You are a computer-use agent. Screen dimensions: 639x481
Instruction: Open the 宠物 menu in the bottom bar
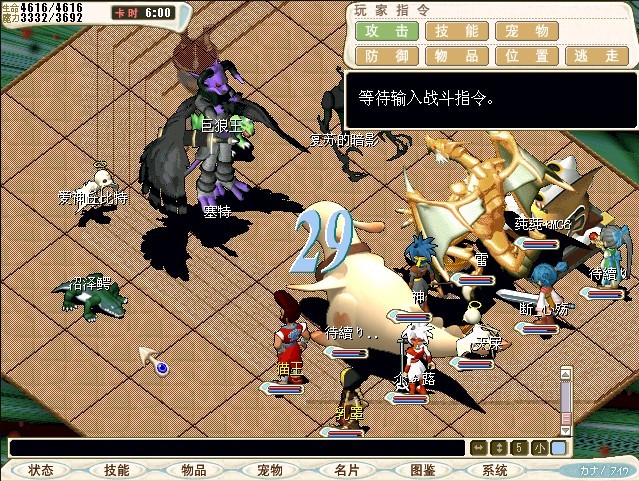(x=269, y=470)
